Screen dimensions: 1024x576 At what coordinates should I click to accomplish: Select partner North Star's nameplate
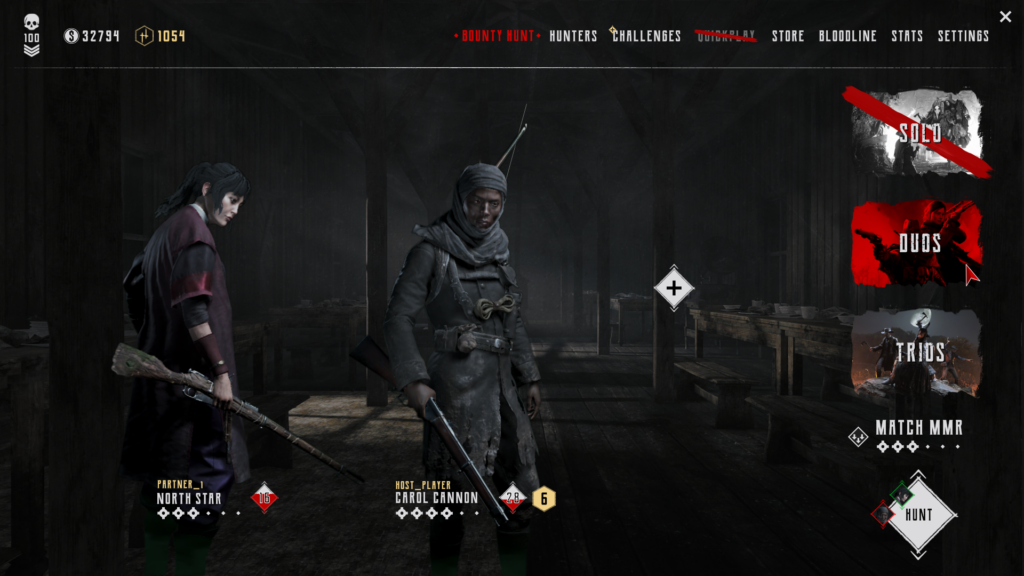click(189, 497)
